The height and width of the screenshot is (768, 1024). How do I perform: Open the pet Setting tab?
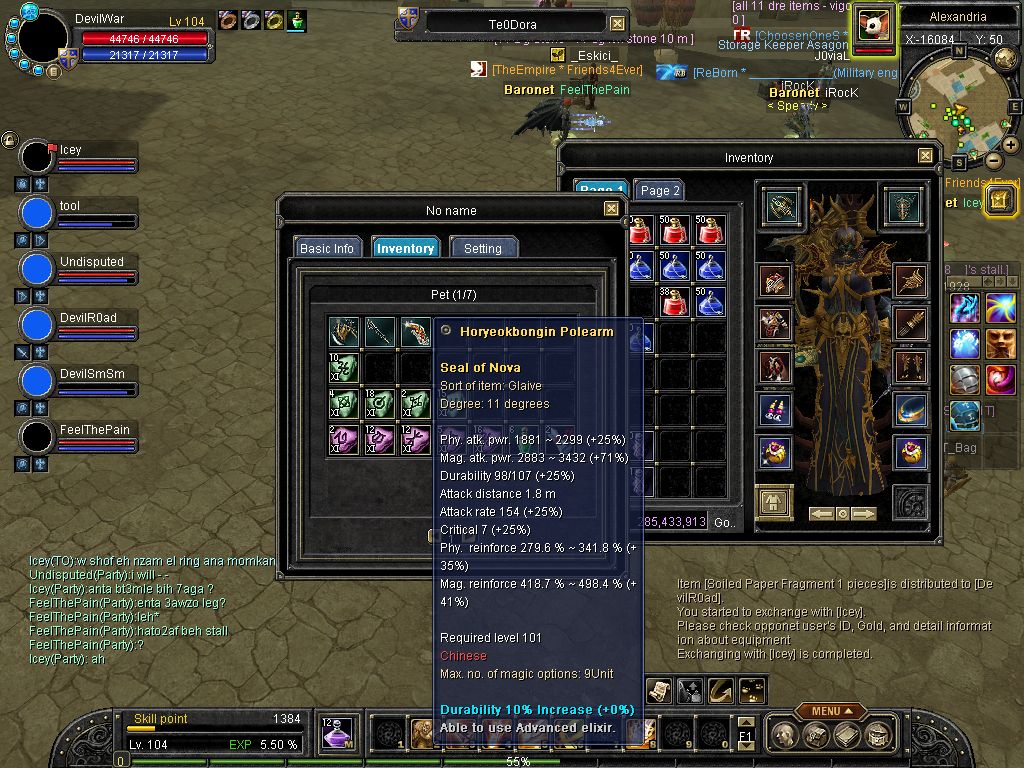pyautogui.click(x=483, y=248)
